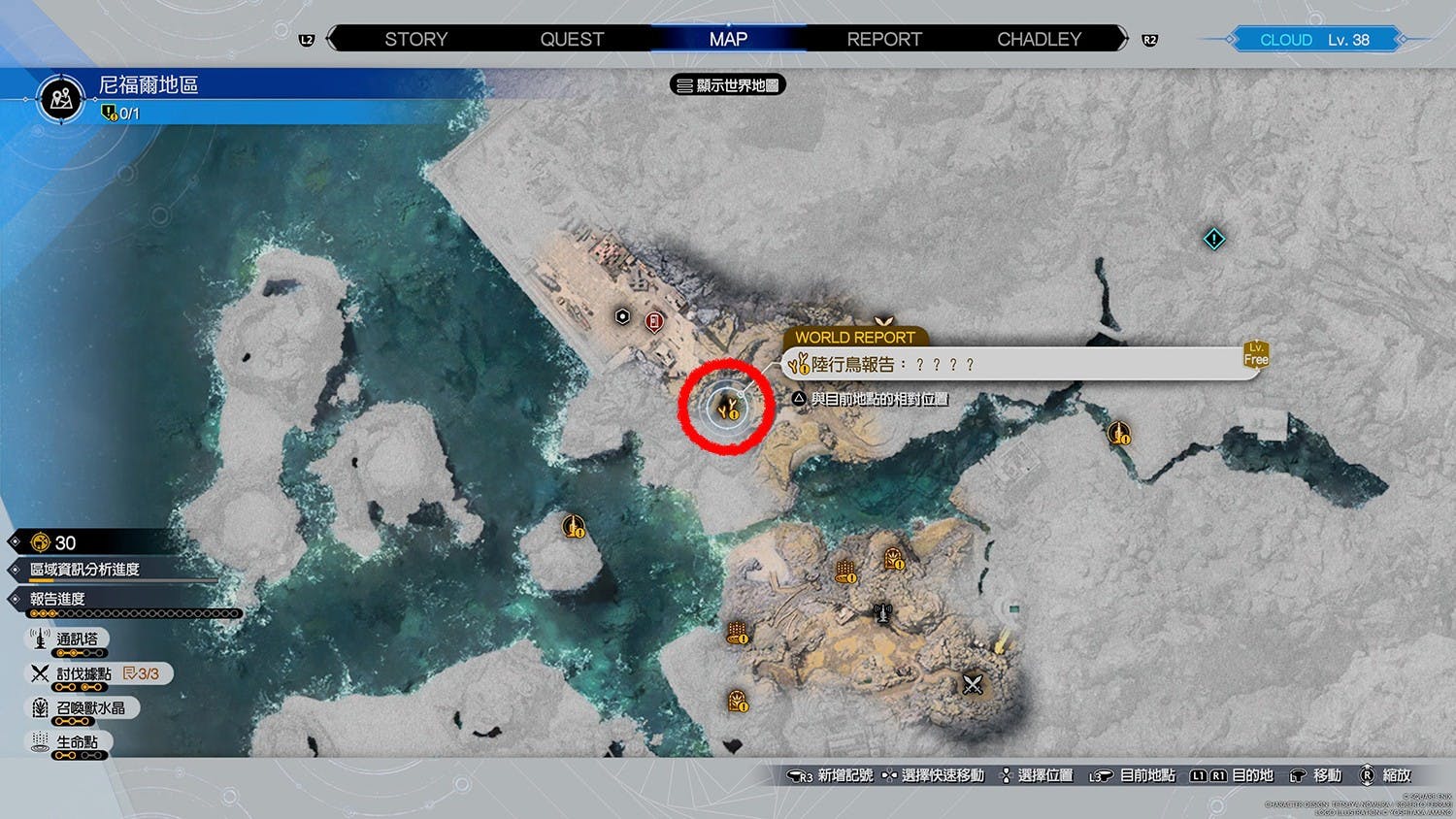The width and height of the screenshot is (1456, 819).
Task: Switch to the STORY tab
Action: click(415, 40)
